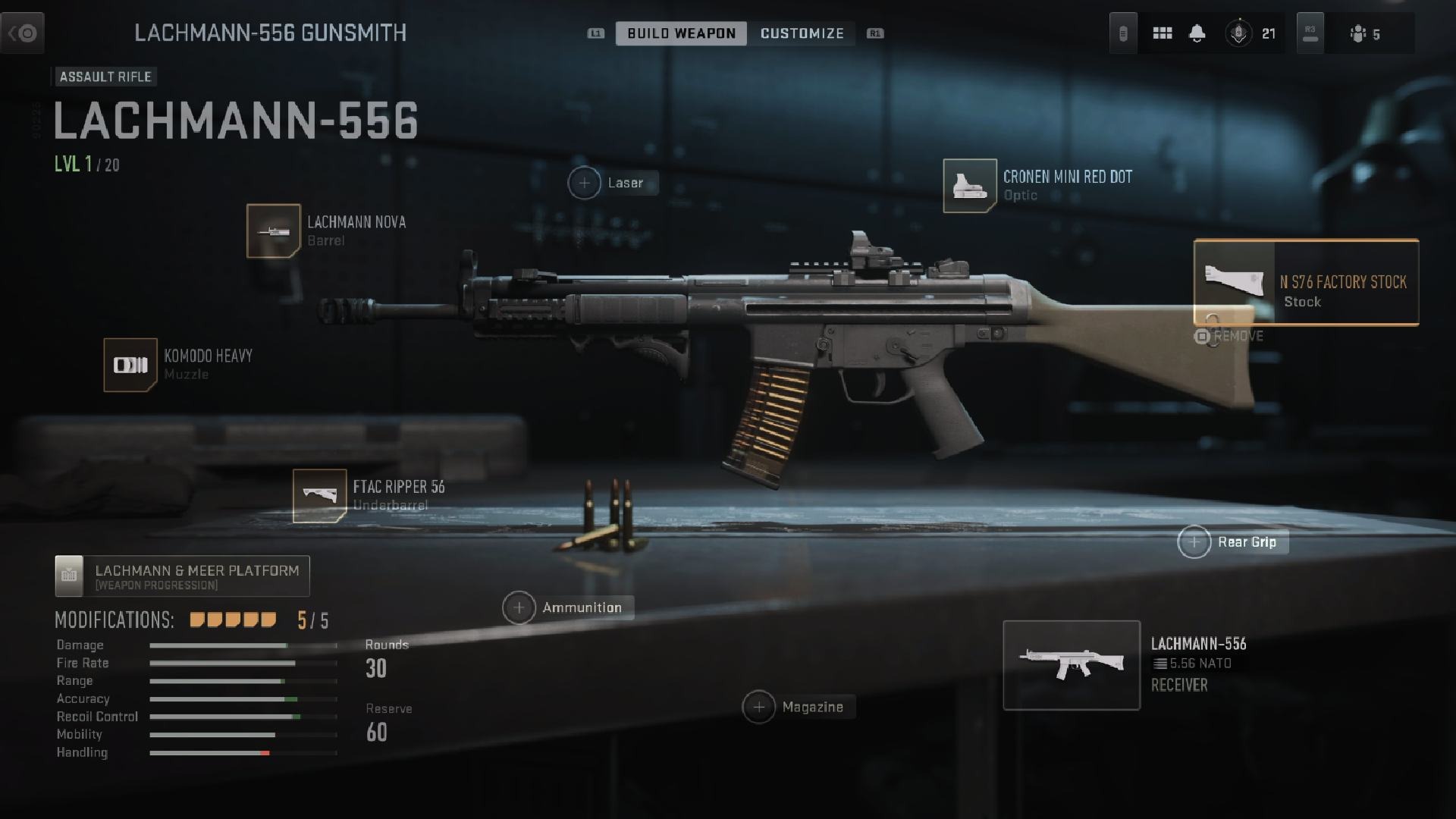Add an Ammunition attachment

[x=519, y=608]
